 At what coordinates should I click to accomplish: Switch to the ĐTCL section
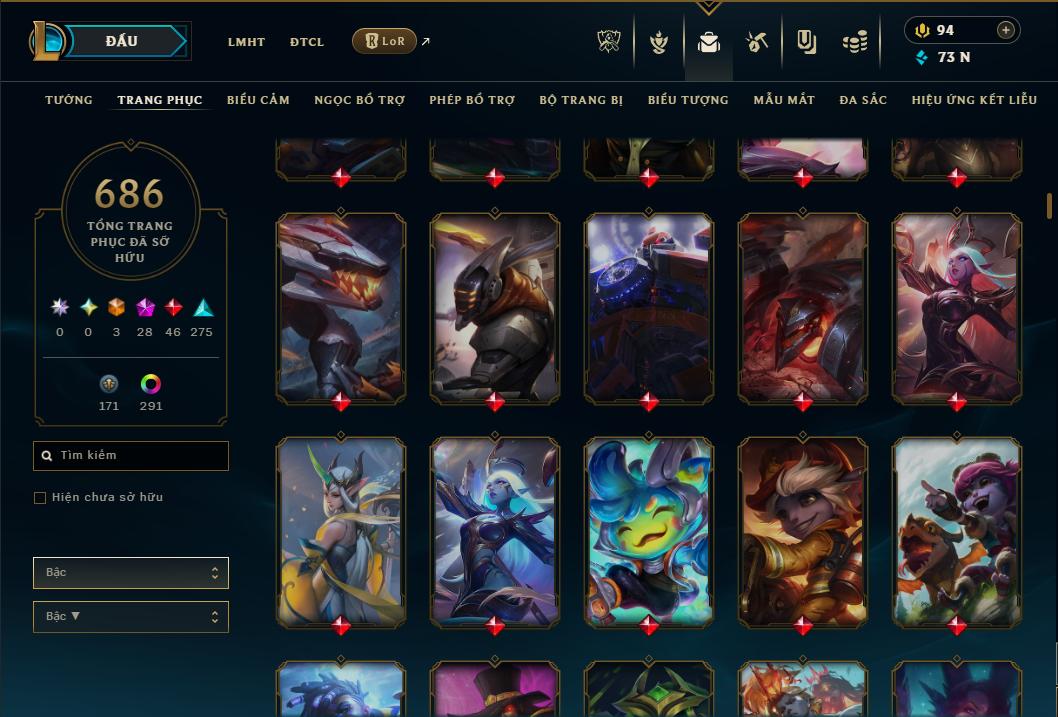click(x=307, y=42)
